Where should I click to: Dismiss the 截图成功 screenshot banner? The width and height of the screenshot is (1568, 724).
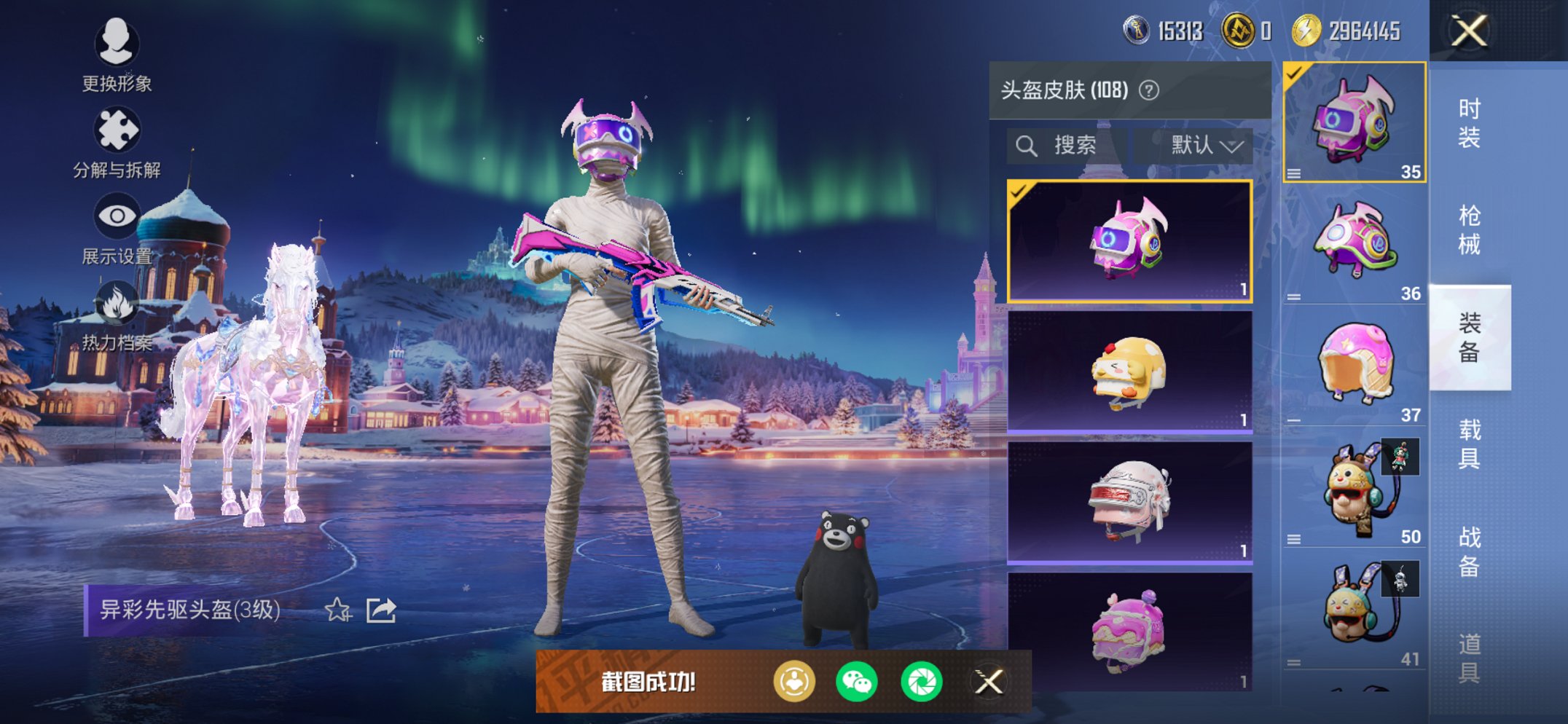(x=989, y=682)
